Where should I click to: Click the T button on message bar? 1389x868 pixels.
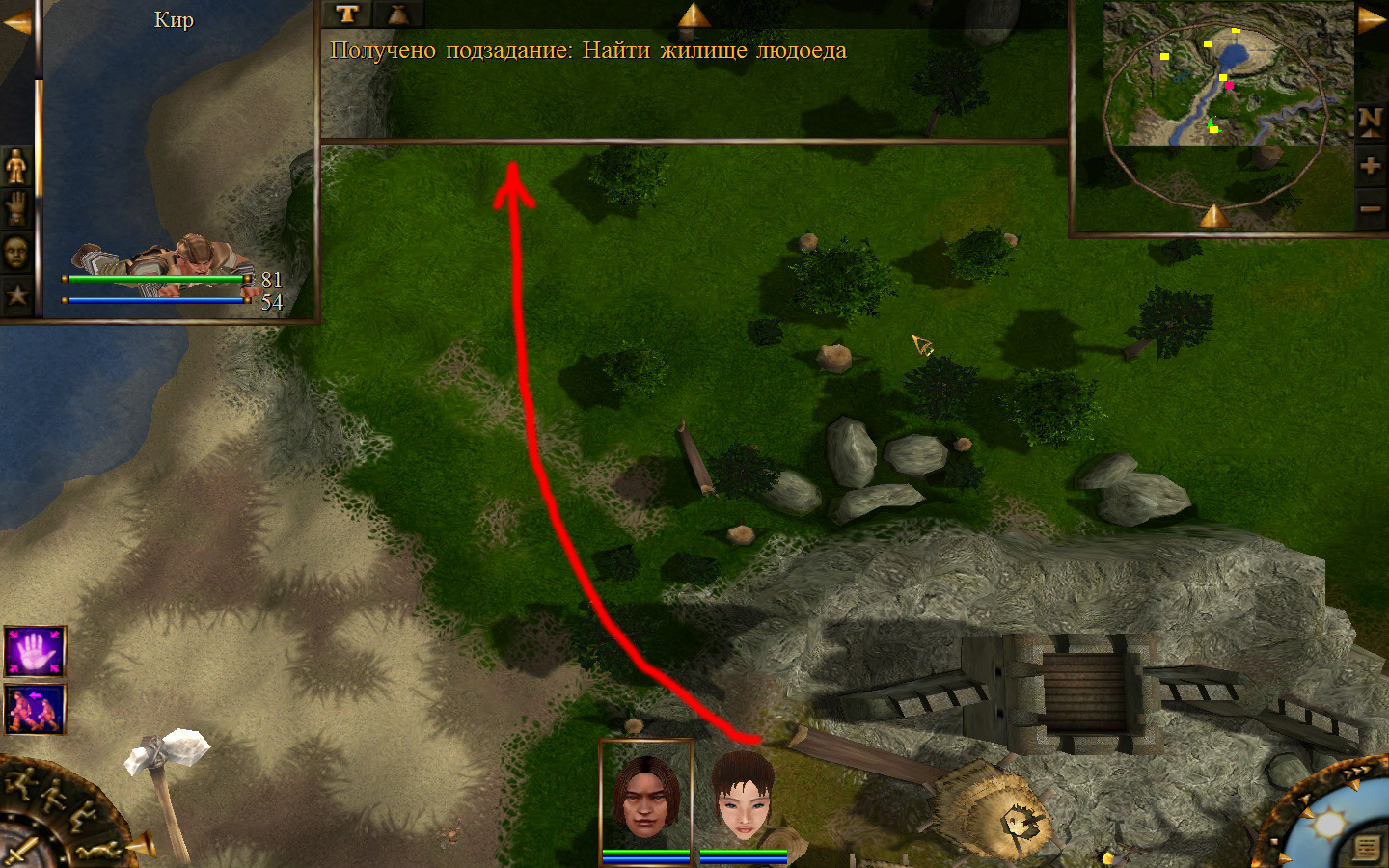[347, 14]
